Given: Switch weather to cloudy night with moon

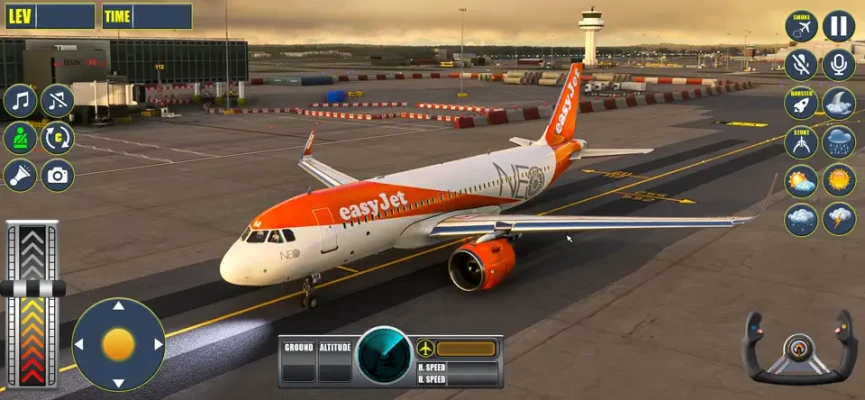Looking at the screenshot, I should 838,103.
